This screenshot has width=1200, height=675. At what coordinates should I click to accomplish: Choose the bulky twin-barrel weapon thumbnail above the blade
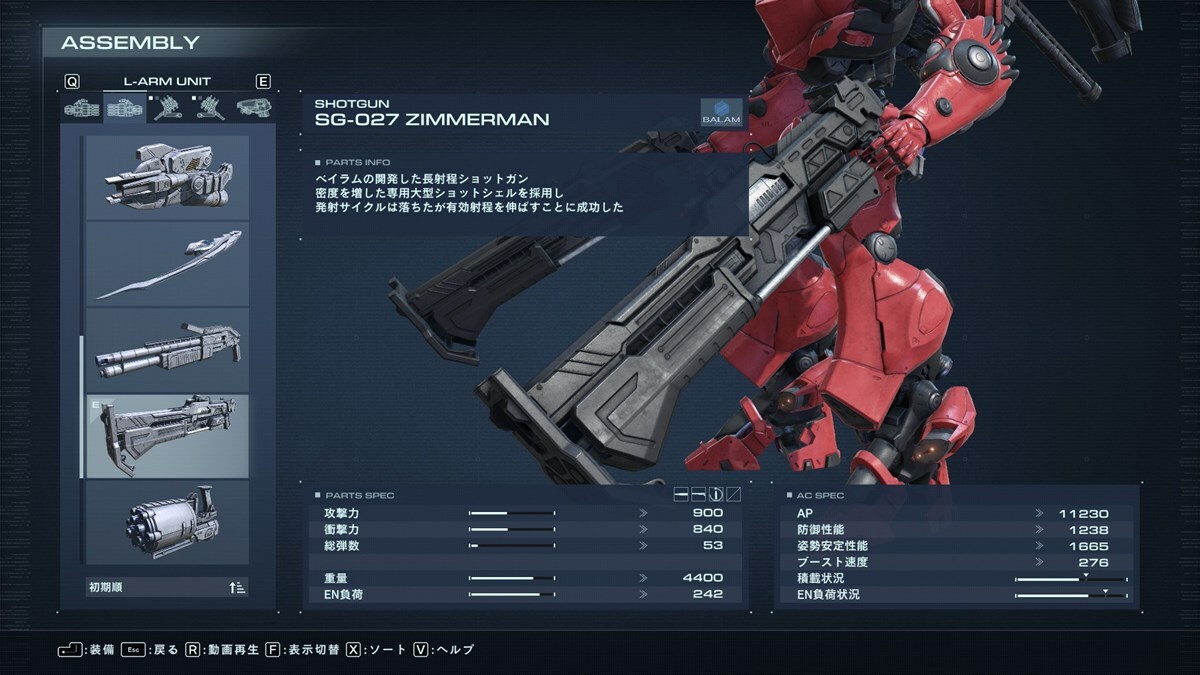(x=167, y=178)
